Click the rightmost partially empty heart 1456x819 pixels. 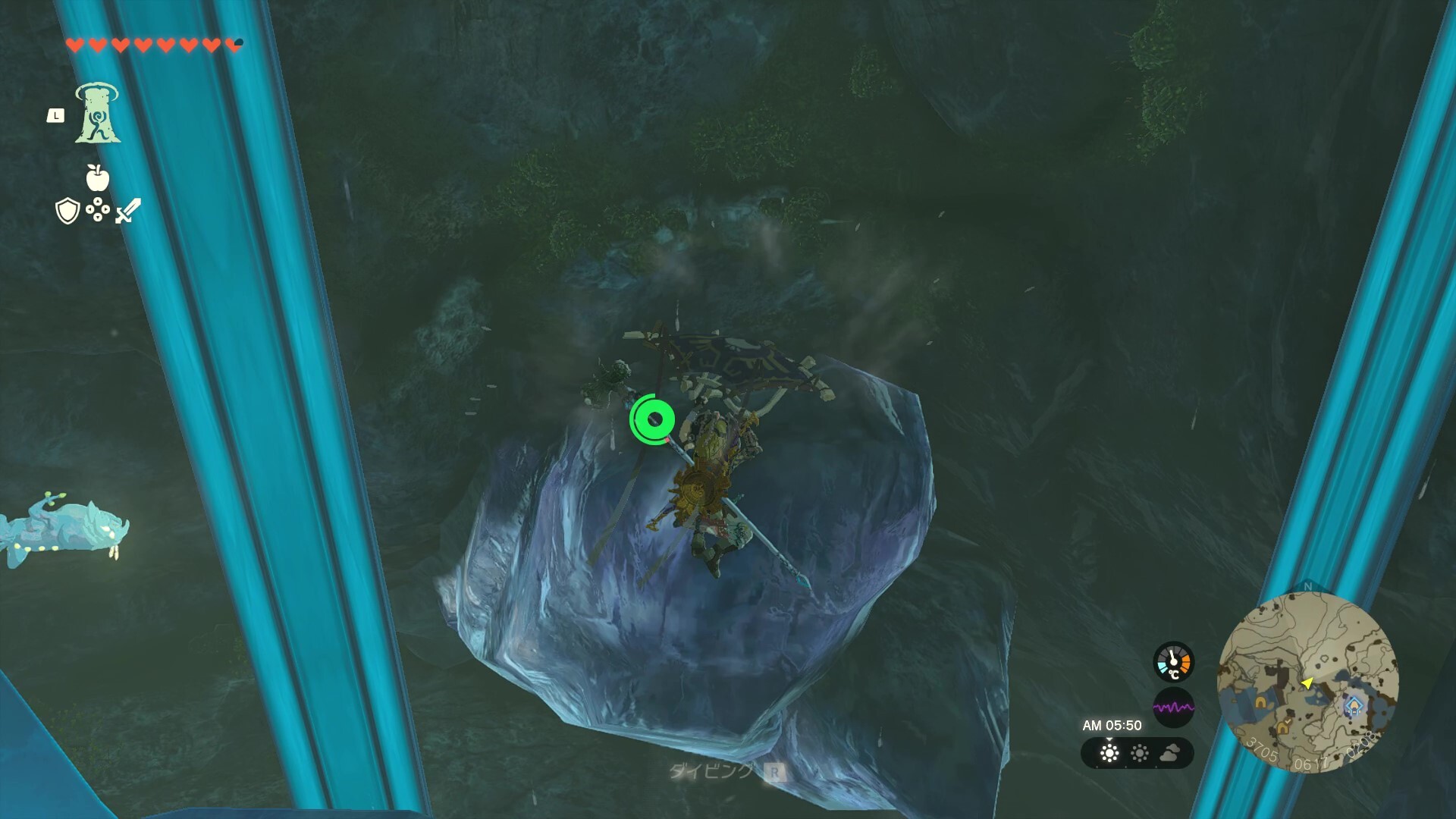point(232,45)
